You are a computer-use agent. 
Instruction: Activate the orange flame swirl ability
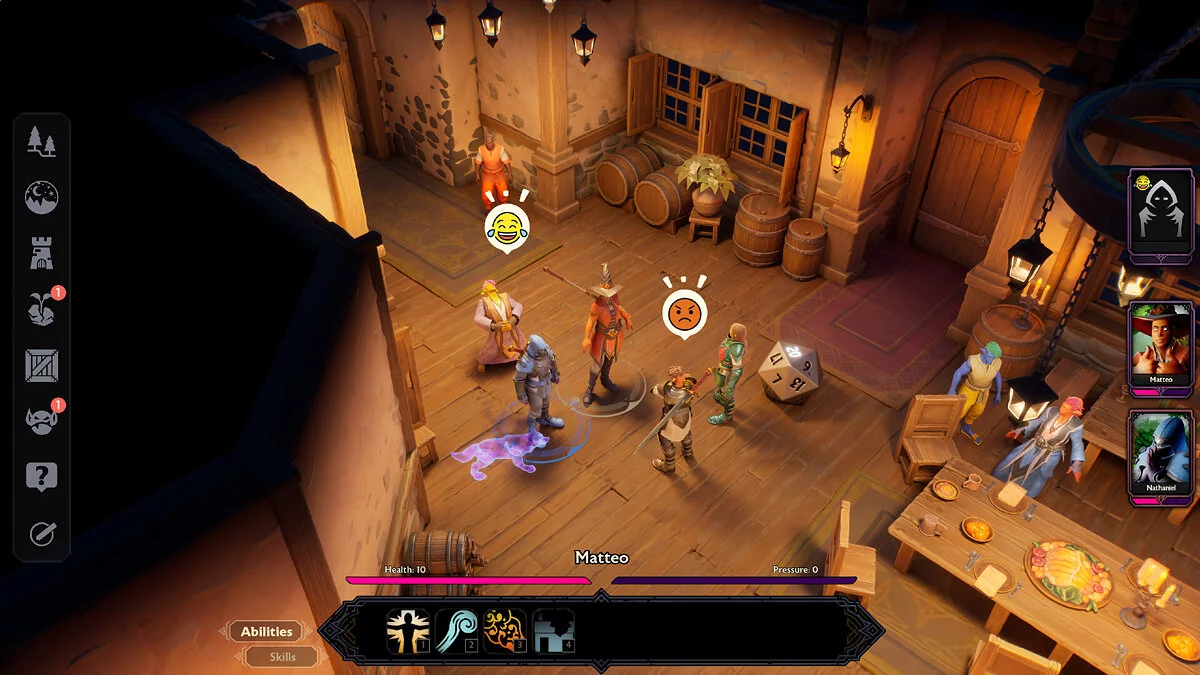505,632
